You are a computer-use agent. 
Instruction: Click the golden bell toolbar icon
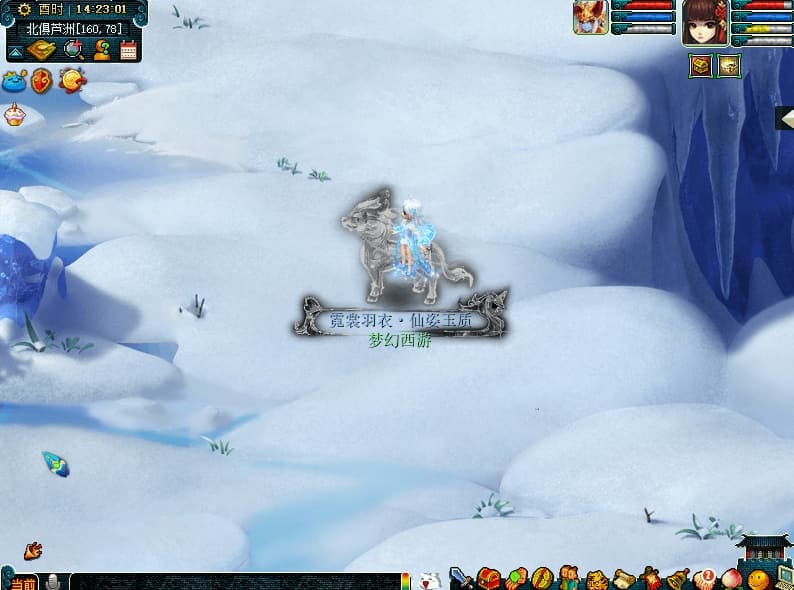click(679, 578)
